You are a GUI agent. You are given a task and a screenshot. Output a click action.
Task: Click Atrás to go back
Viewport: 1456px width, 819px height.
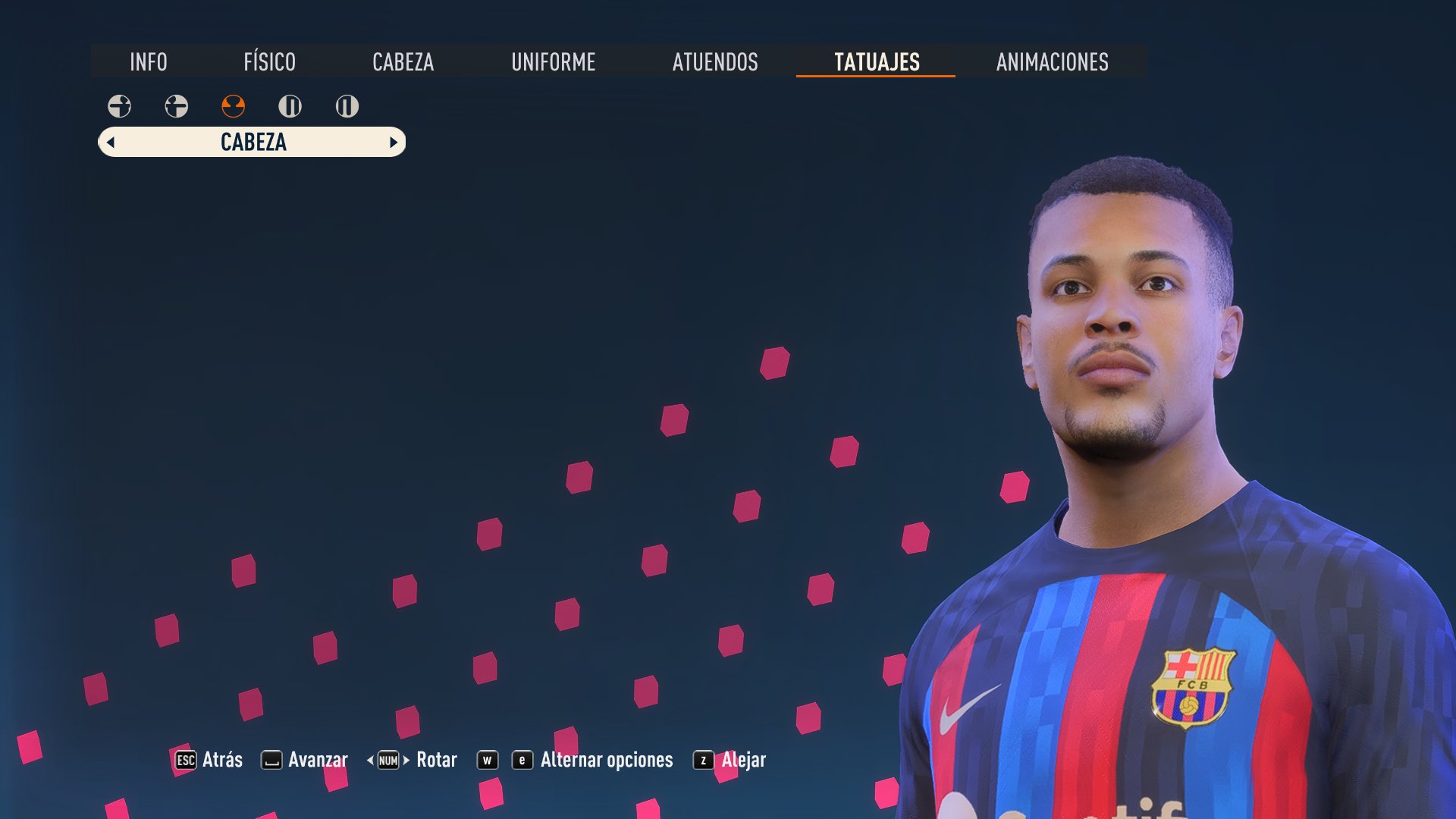pos(221,759)
